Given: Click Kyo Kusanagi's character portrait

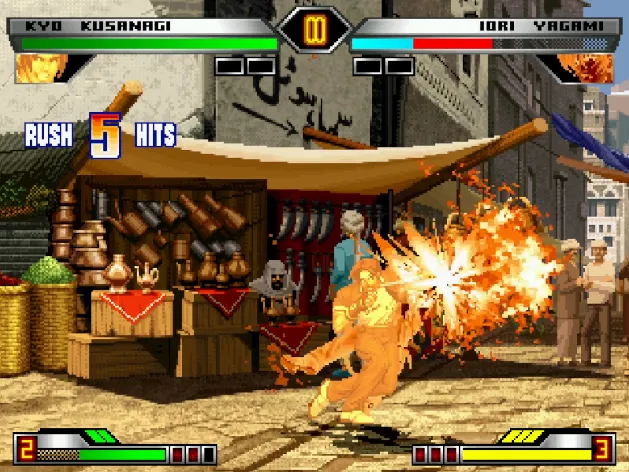Looking at the screenshot, I should [x=42, y=67].
